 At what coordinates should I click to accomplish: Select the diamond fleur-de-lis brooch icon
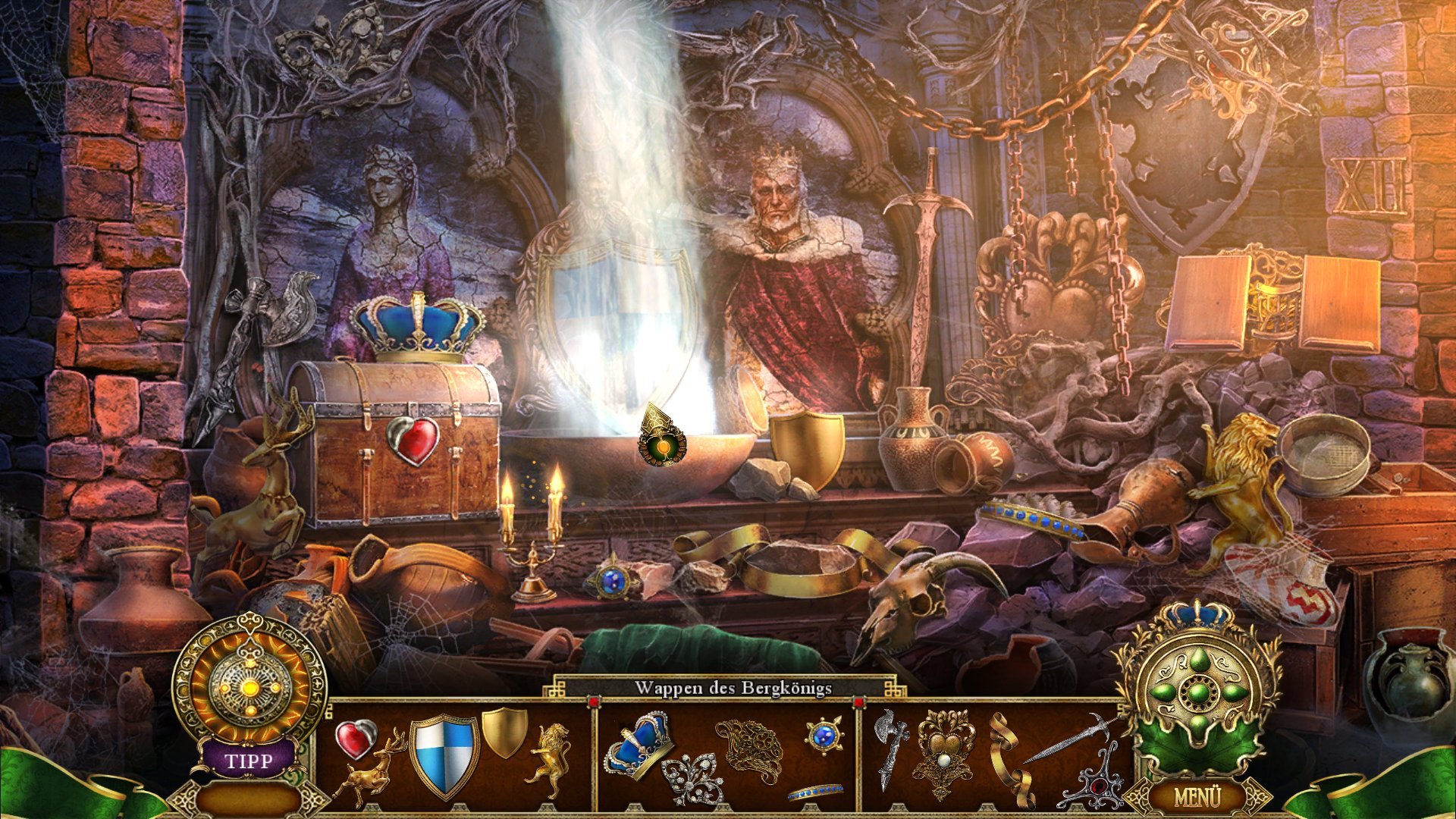[691, 779]
